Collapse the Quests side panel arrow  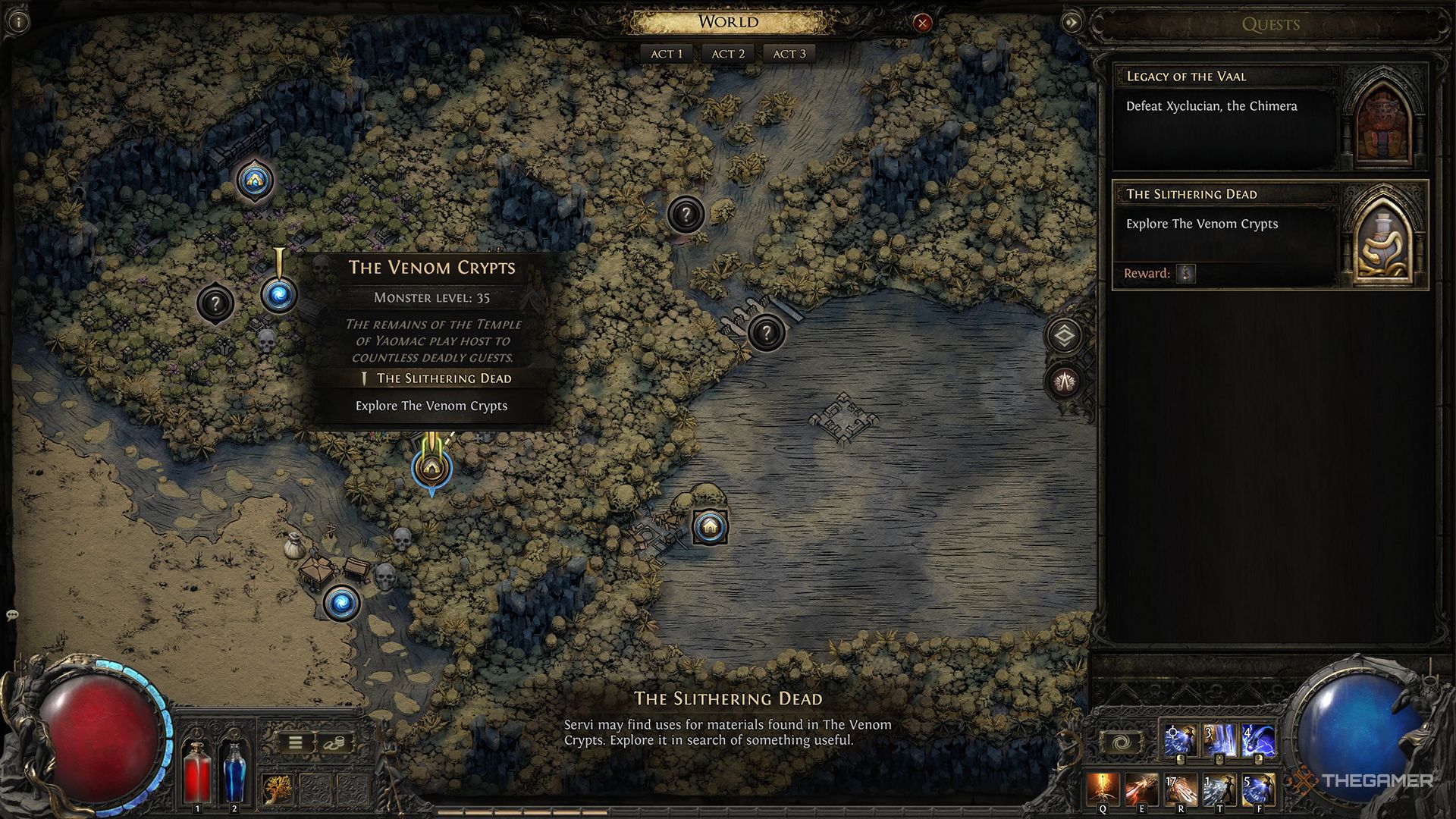point(1072,23)
